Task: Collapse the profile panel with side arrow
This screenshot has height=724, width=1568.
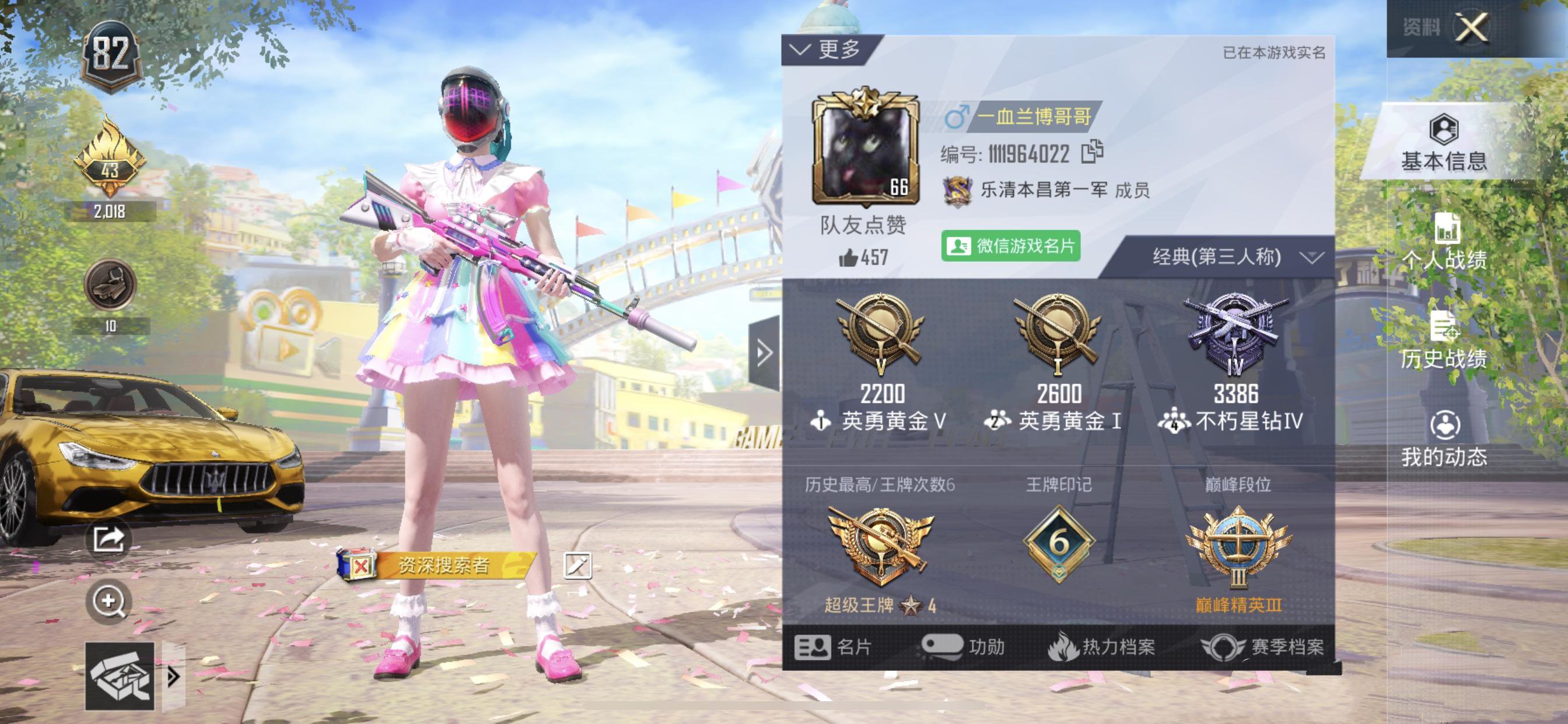Action: point(765,353)
